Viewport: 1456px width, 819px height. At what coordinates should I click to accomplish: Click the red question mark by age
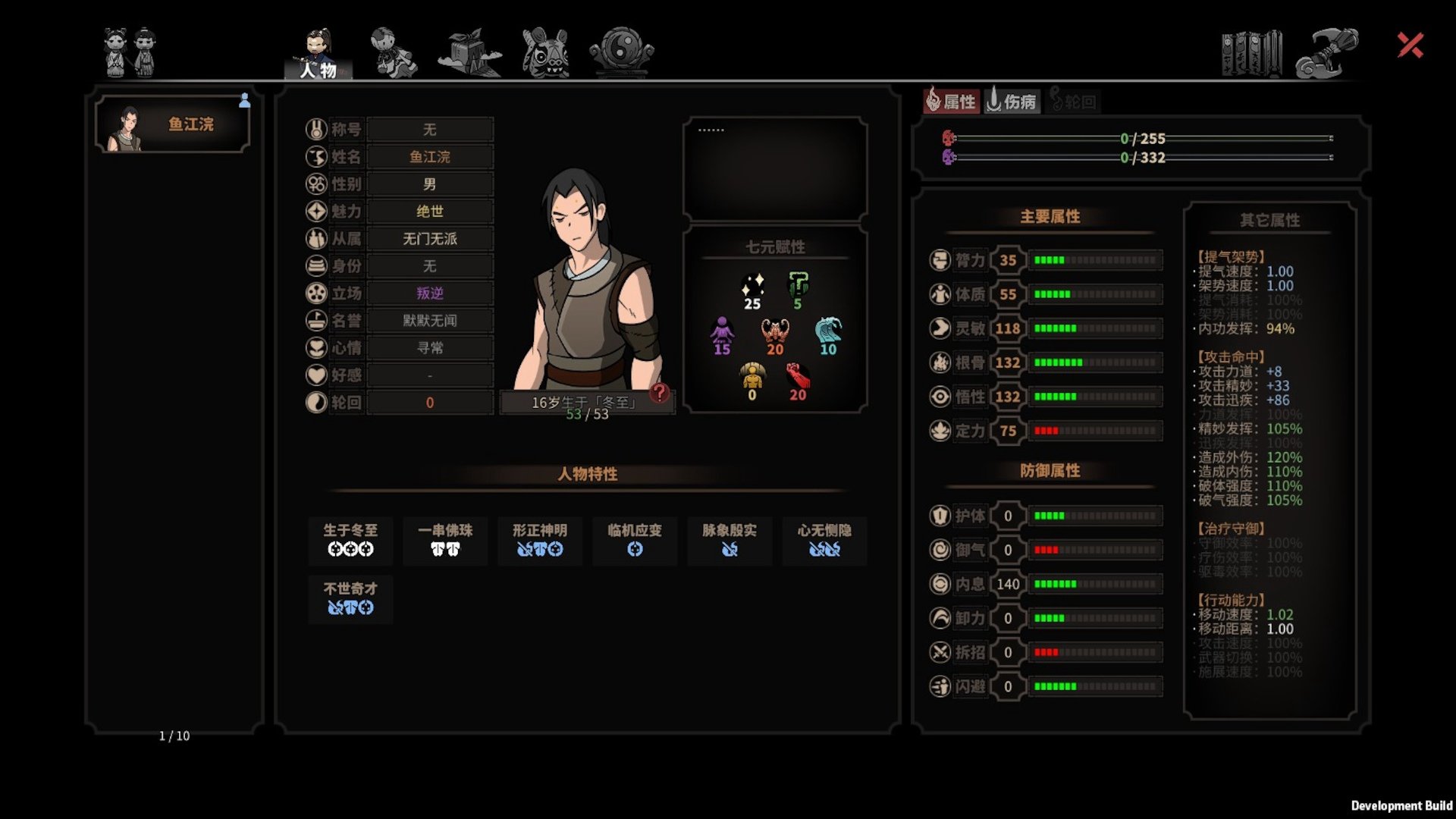pyautogui.click(x=660, y=392)
